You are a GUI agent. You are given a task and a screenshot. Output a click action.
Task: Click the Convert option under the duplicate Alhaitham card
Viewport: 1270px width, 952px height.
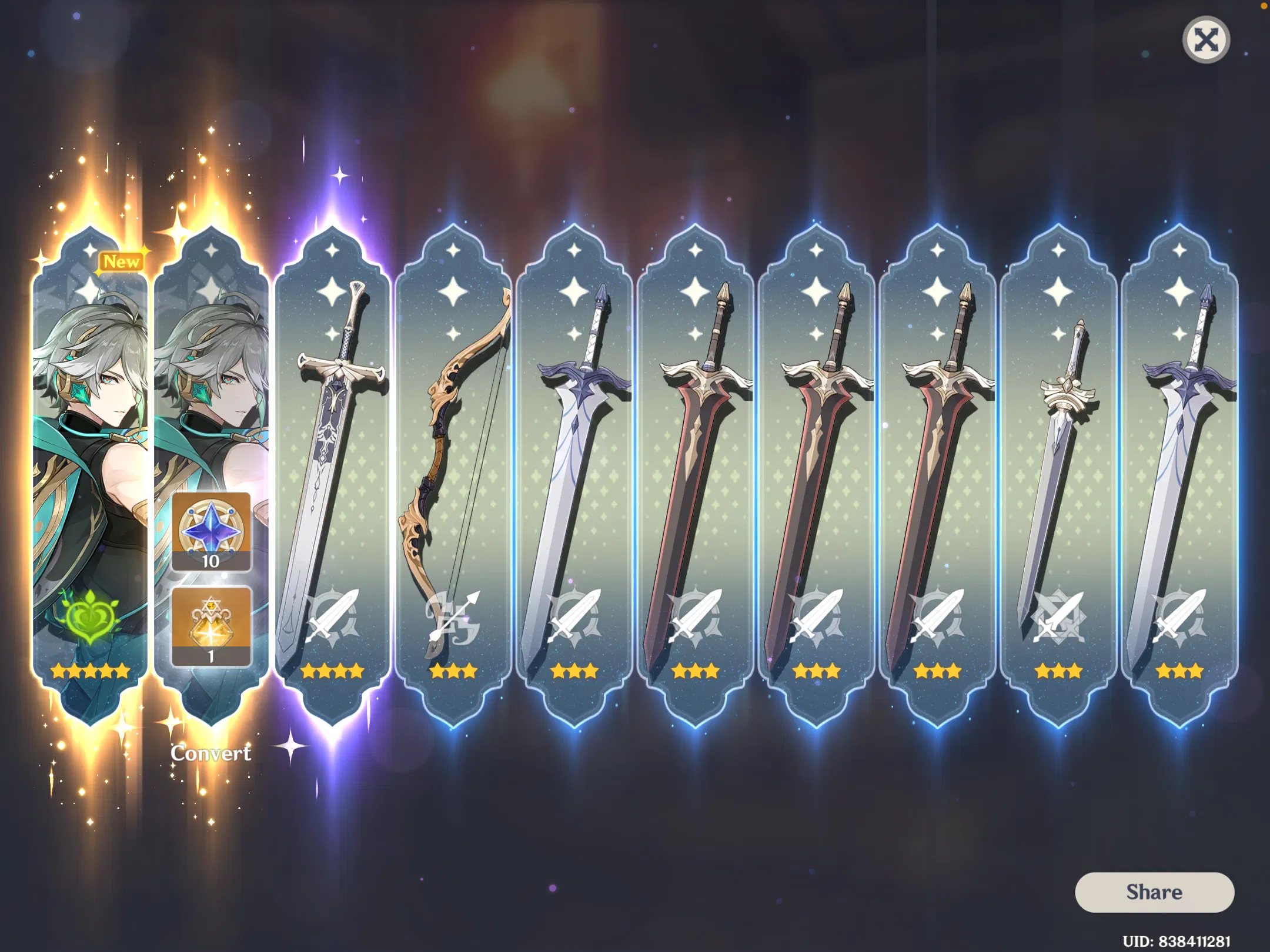pyautogui.click(x=212, y=752)
